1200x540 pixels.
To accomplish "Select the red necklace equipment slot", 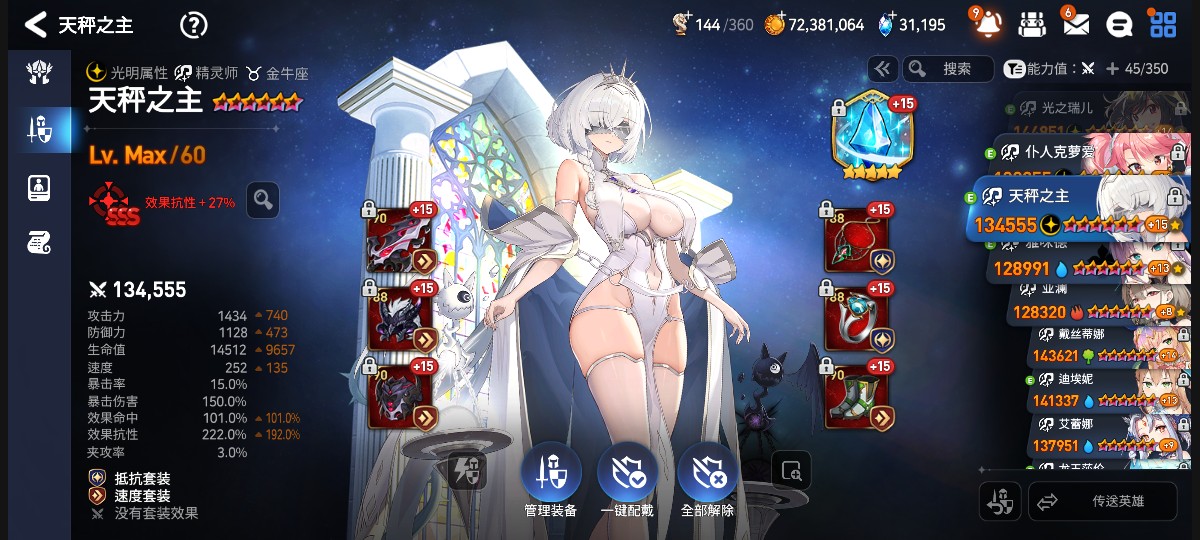I will [852, 240].
